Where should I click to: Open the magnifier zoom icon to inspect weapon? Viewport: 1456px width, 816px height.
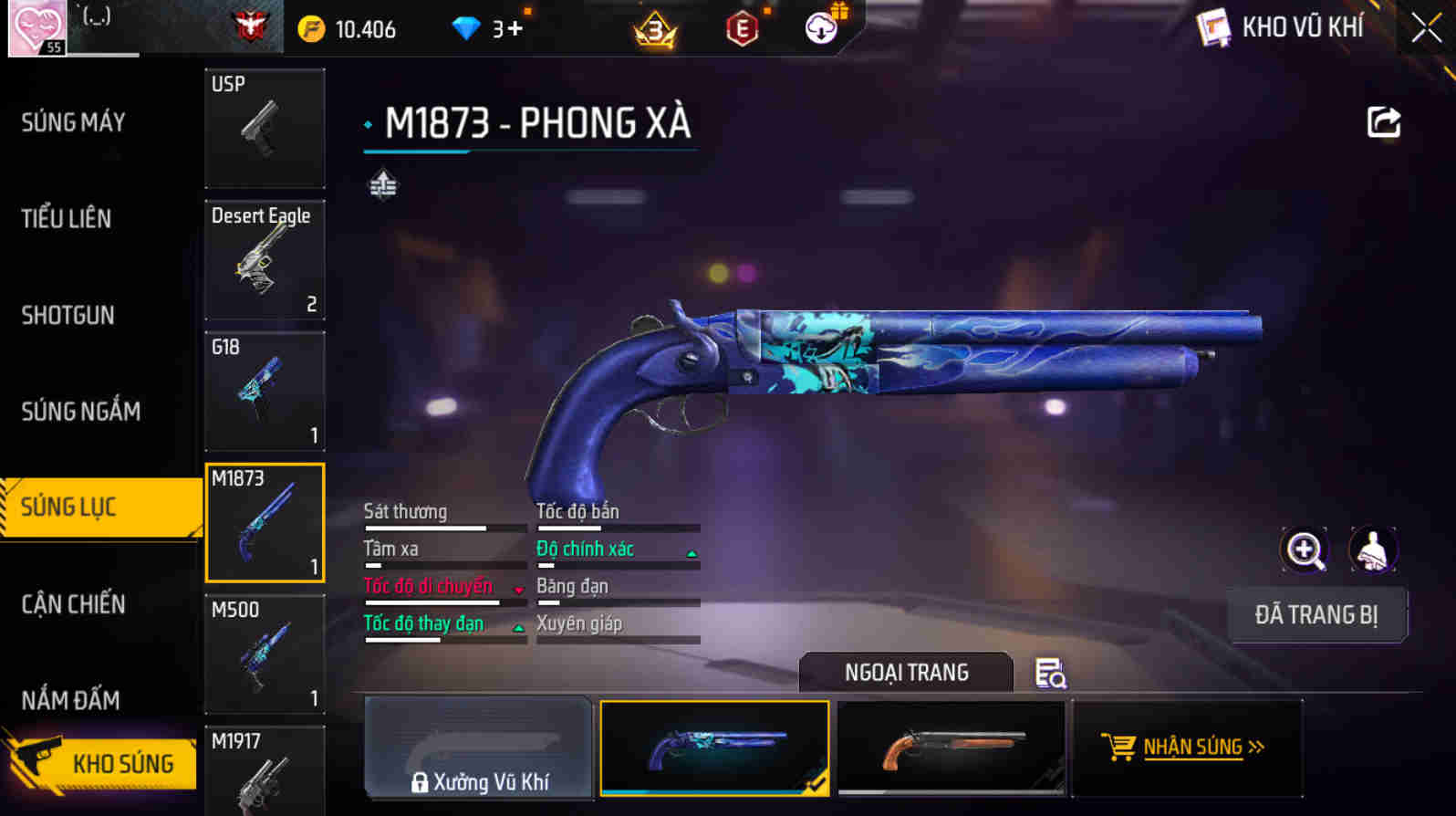pos(1305,549)
